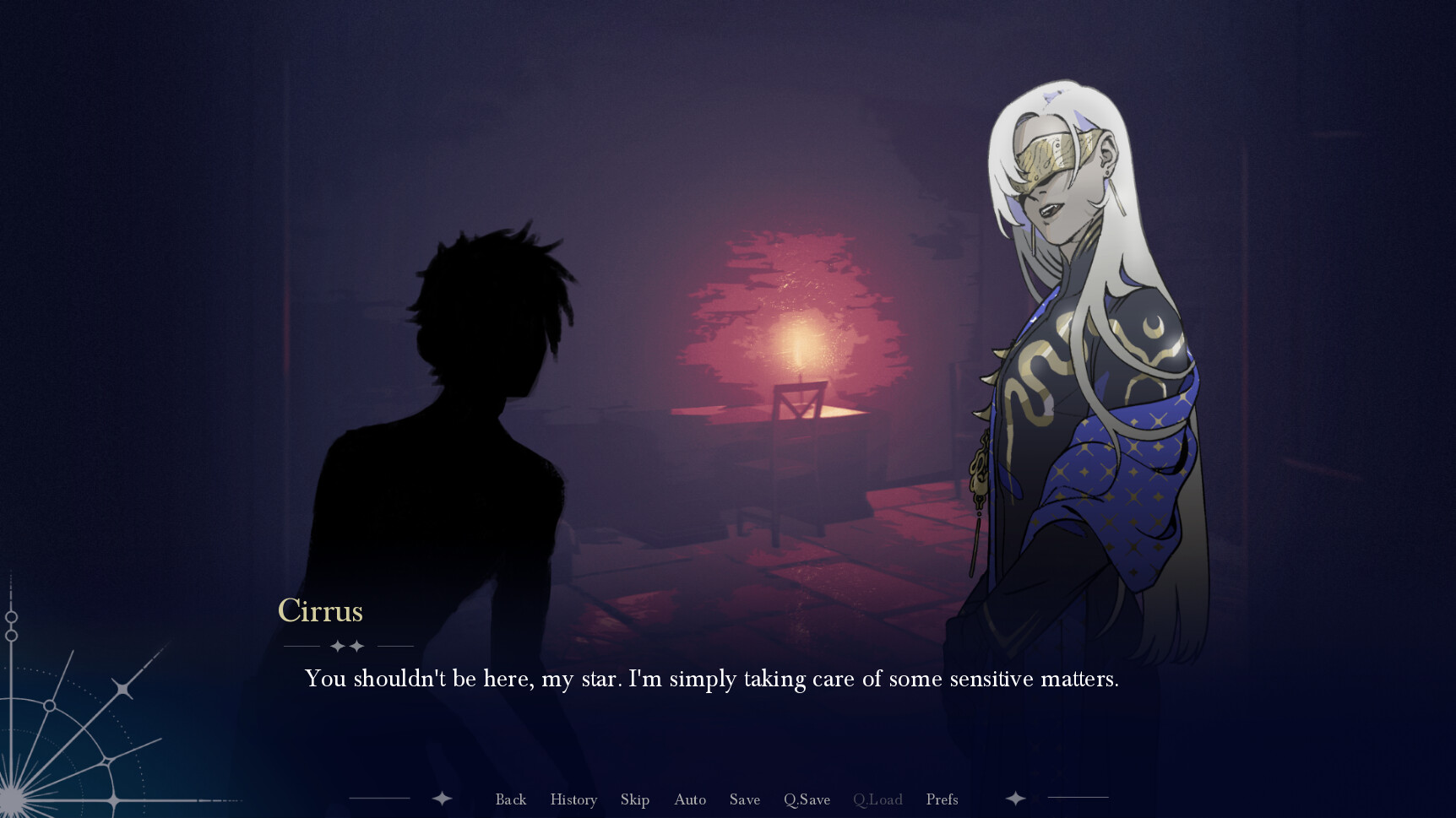Click the twin diamond icons under Cirrus's name
Screen dimensions: 1456x818
[x=349, y=645]
